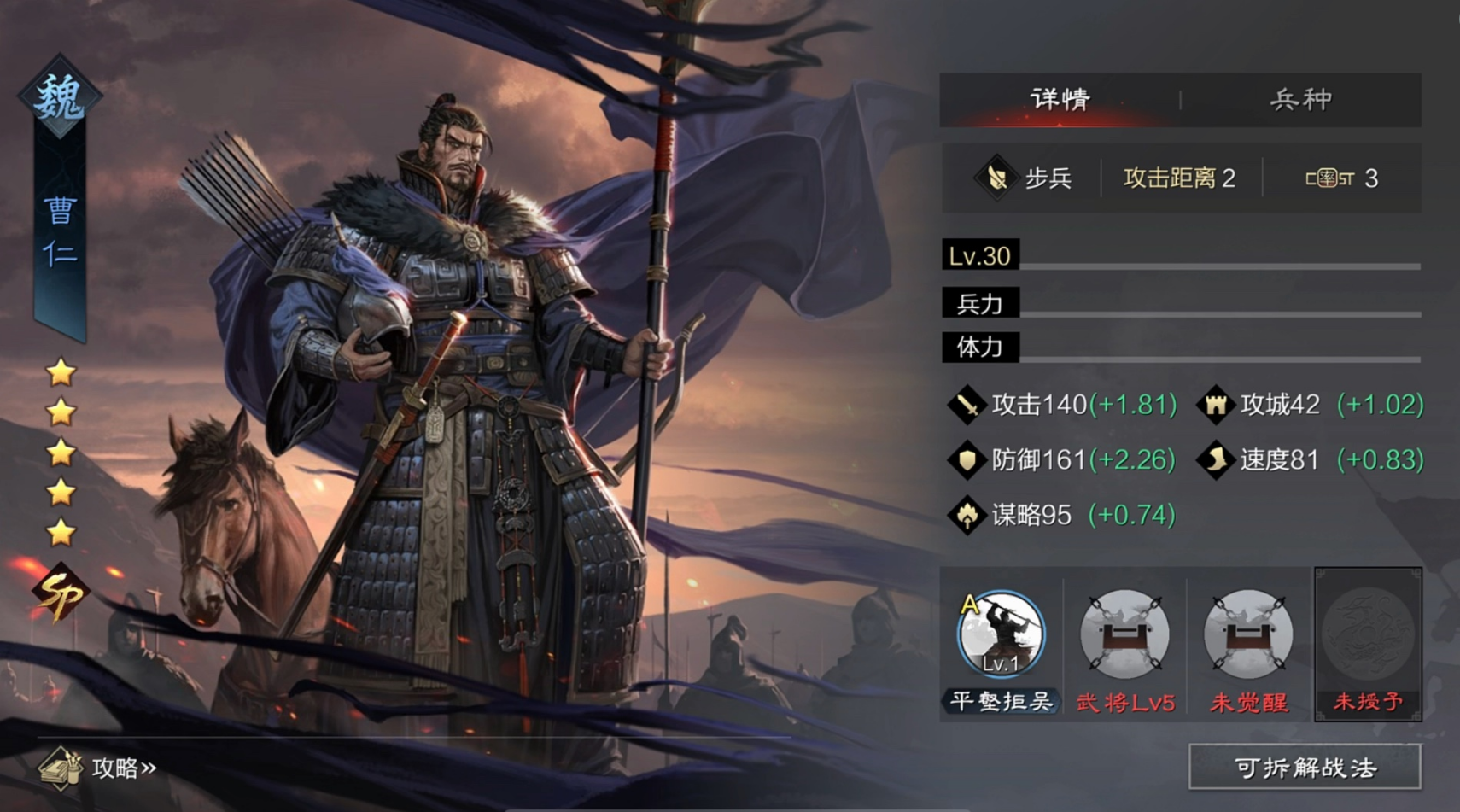Switch to the 详情 tab

[x=1060, y=100]
